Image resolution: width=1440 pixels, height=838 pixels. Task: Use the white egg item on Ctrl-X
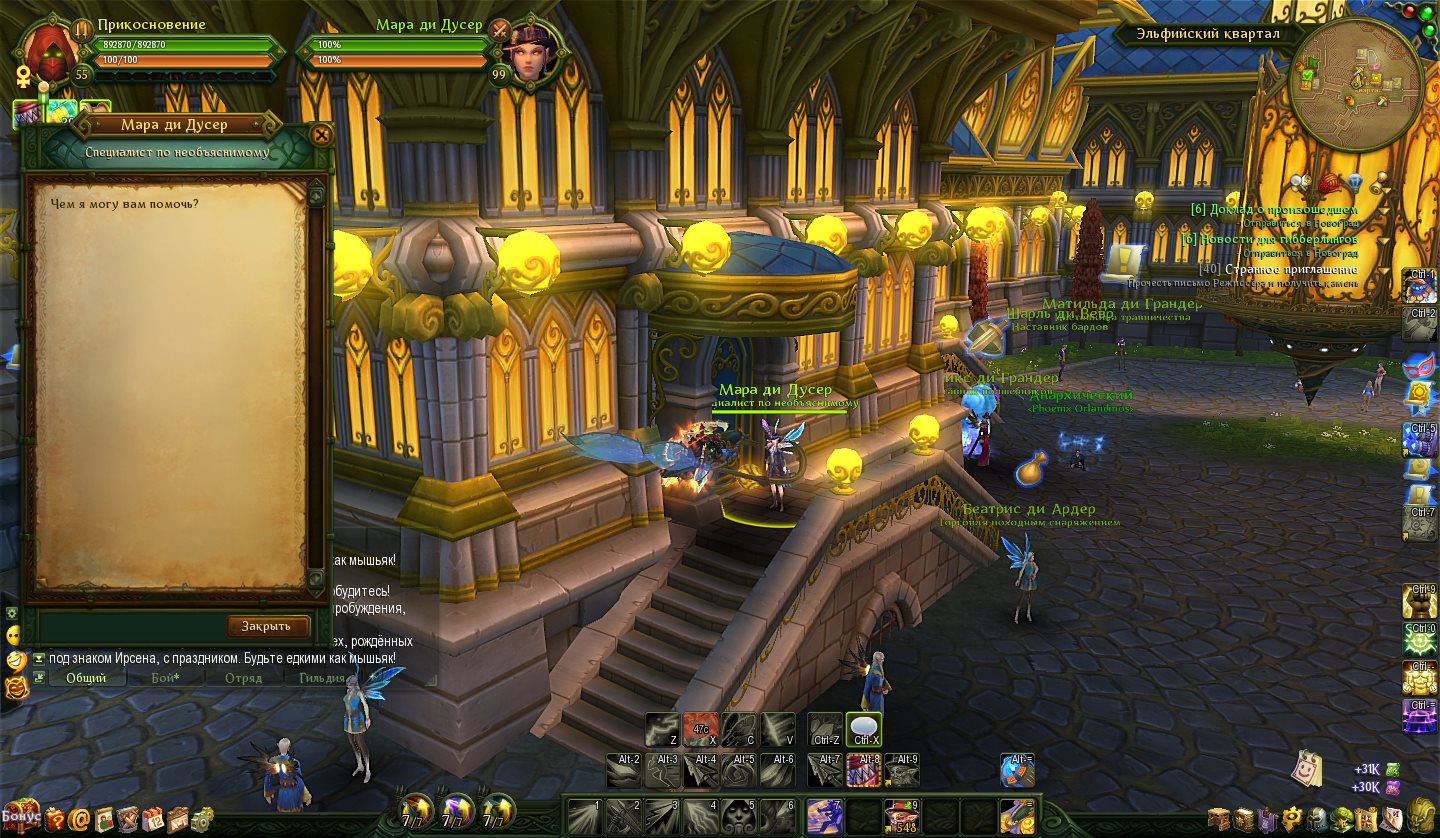[x=863, y=729]
